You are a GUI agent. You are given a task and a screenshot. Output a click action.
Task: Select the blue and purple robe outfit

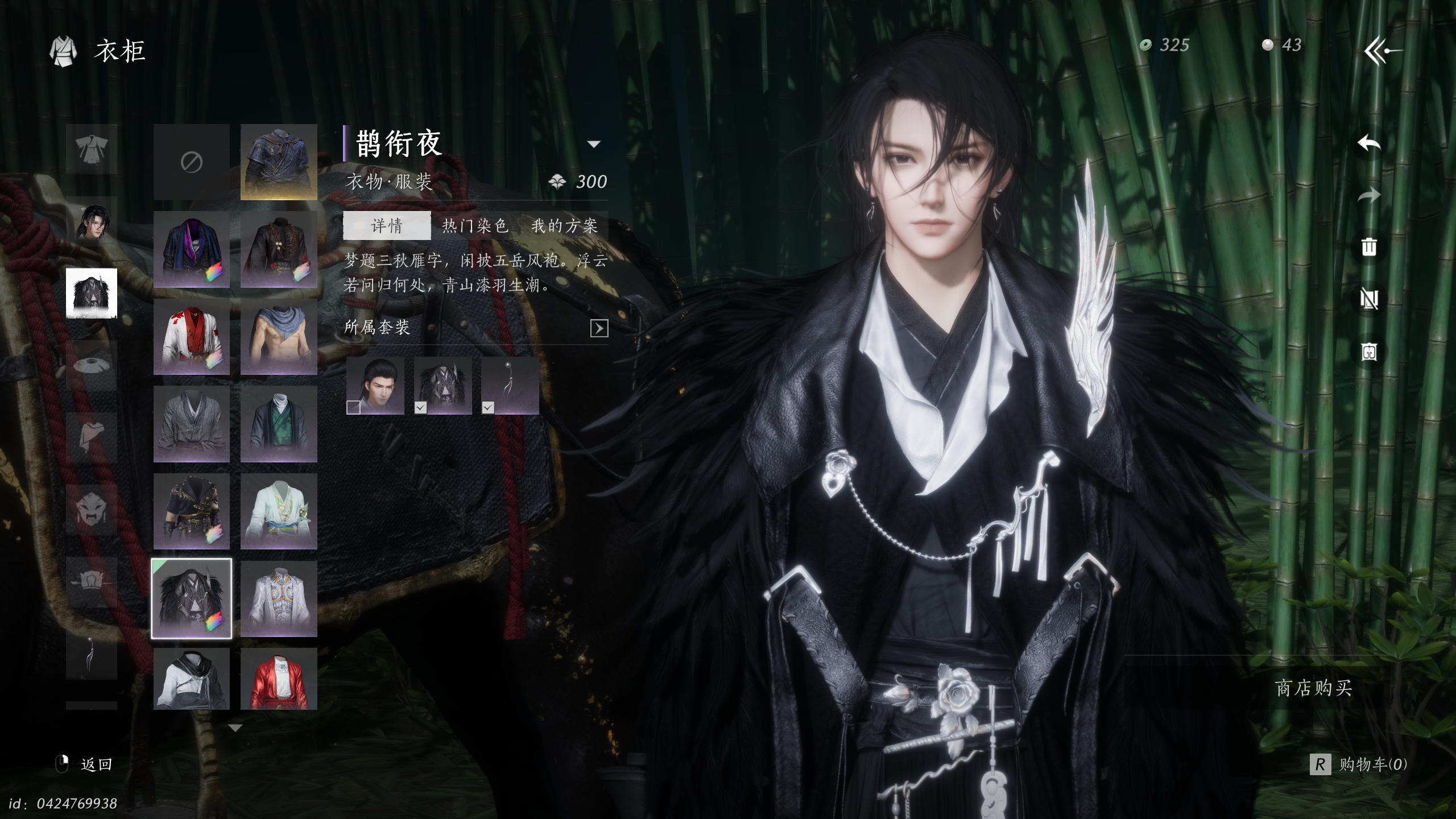click(x=192, y=250)
